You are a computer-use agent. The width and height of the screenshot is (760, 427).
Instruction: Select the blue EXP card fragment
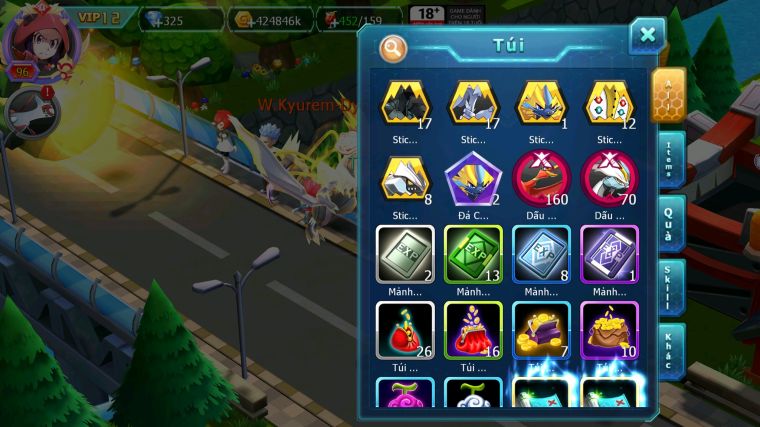[x=541, y=254]
